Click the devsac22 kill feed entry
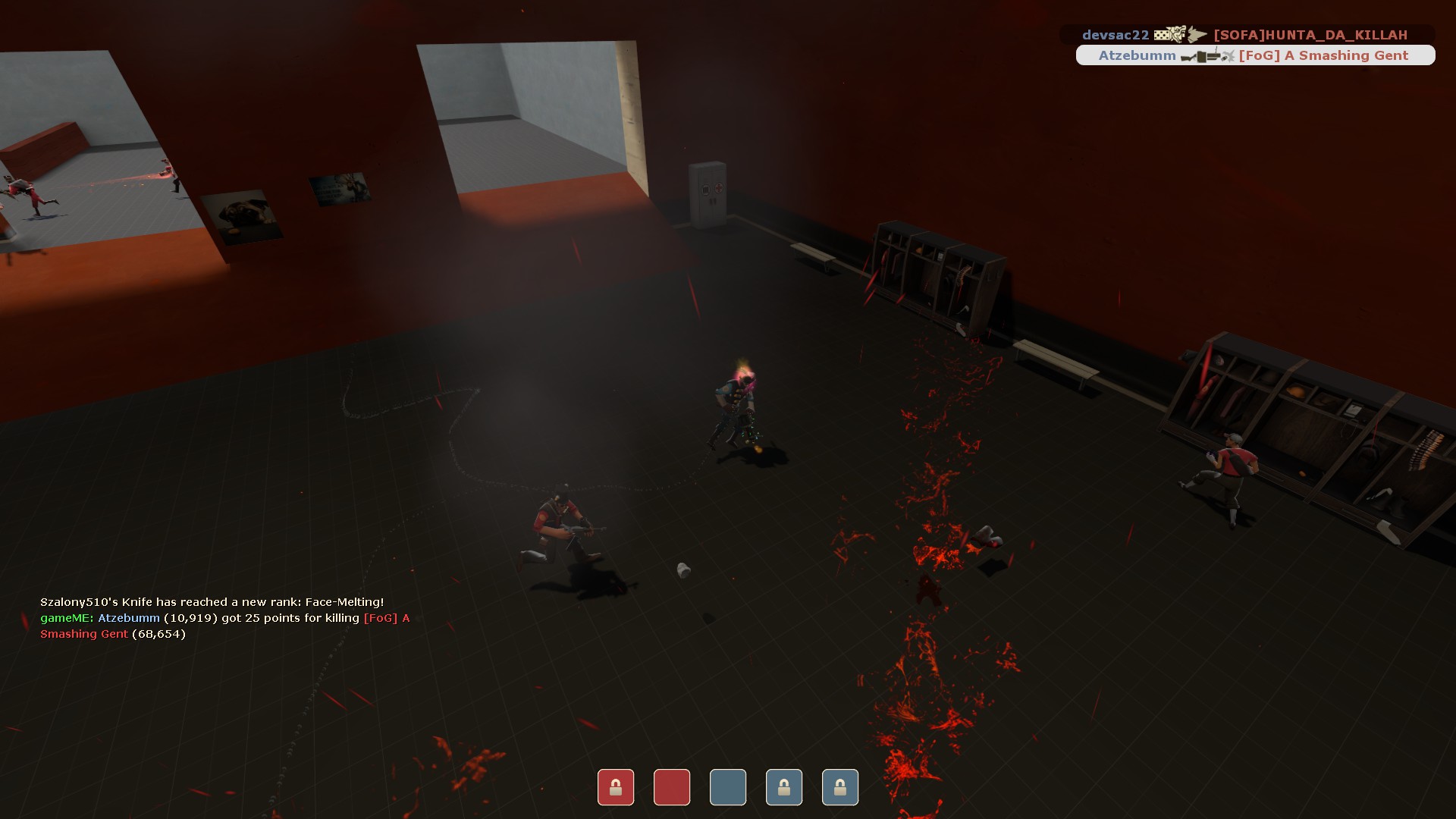 pyautogui.click(x=1247, y=35)
